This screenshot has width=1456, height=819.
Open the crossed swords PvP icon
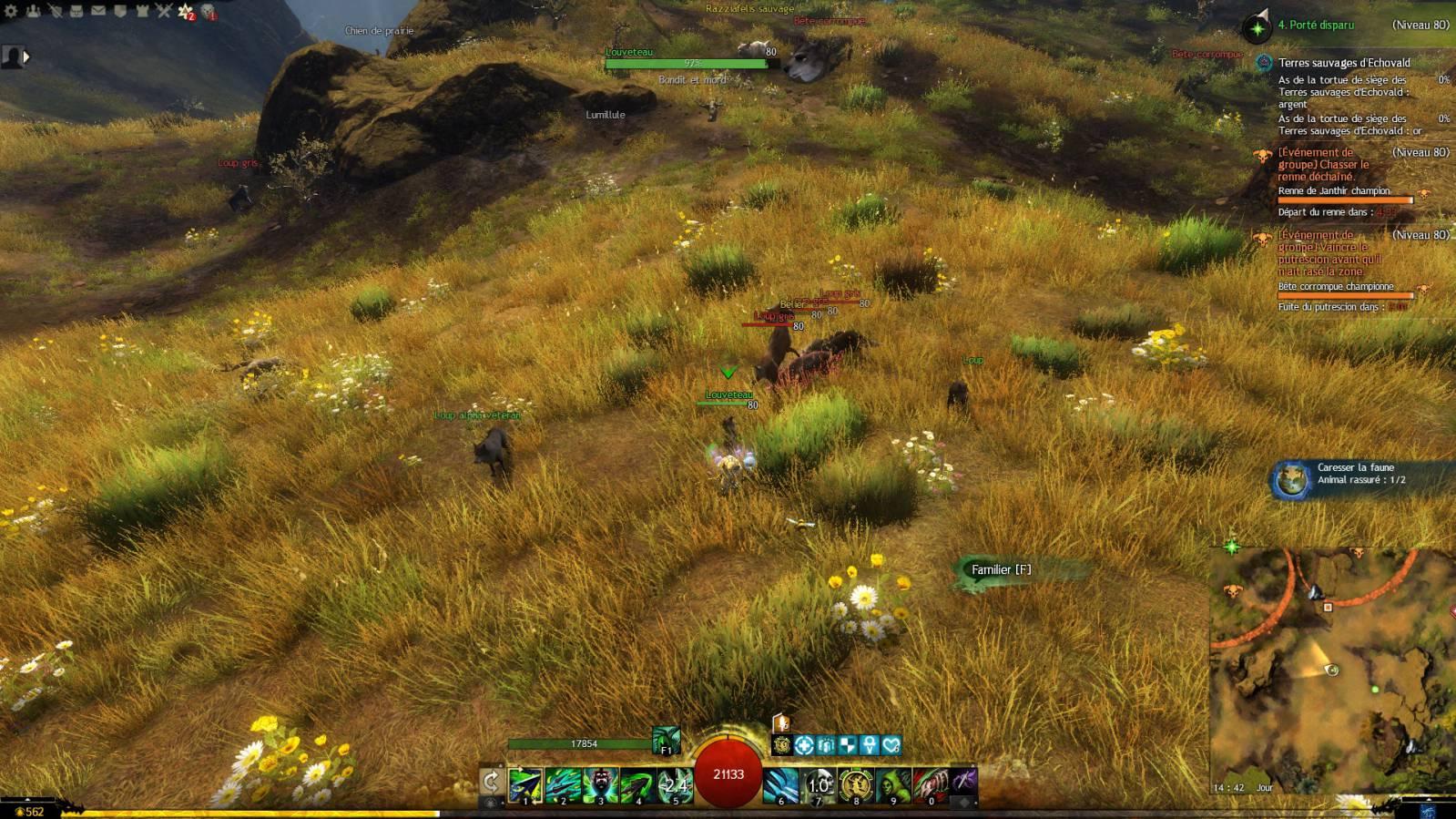coord(164,11)
